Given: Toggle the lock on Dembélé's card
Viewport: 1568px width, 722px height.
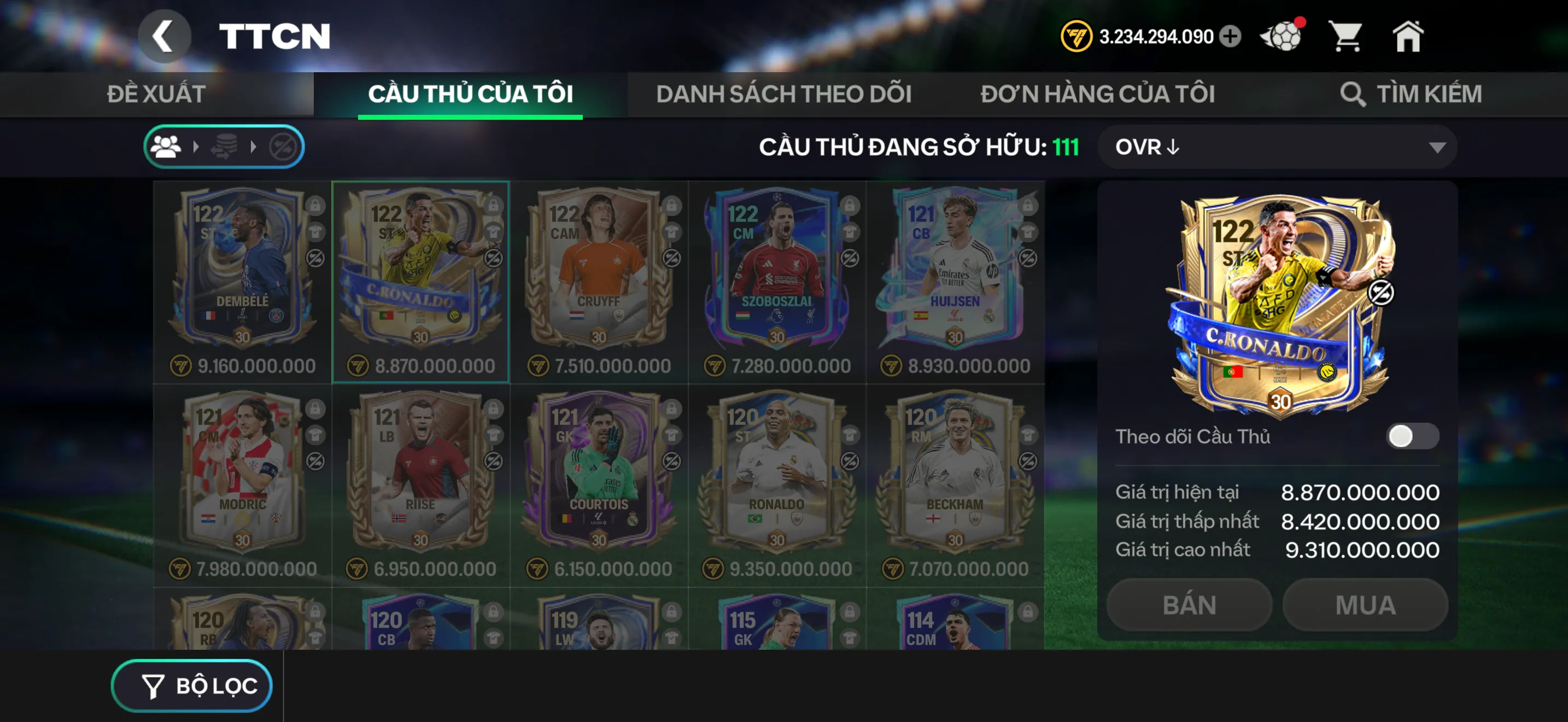Looking at the screenshot, I should [x=316, y=207].
